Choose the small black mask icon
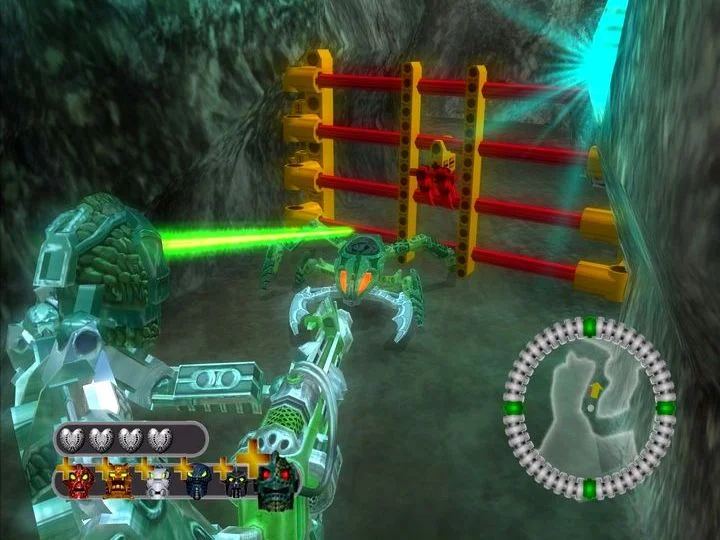 tap(236, 484)
